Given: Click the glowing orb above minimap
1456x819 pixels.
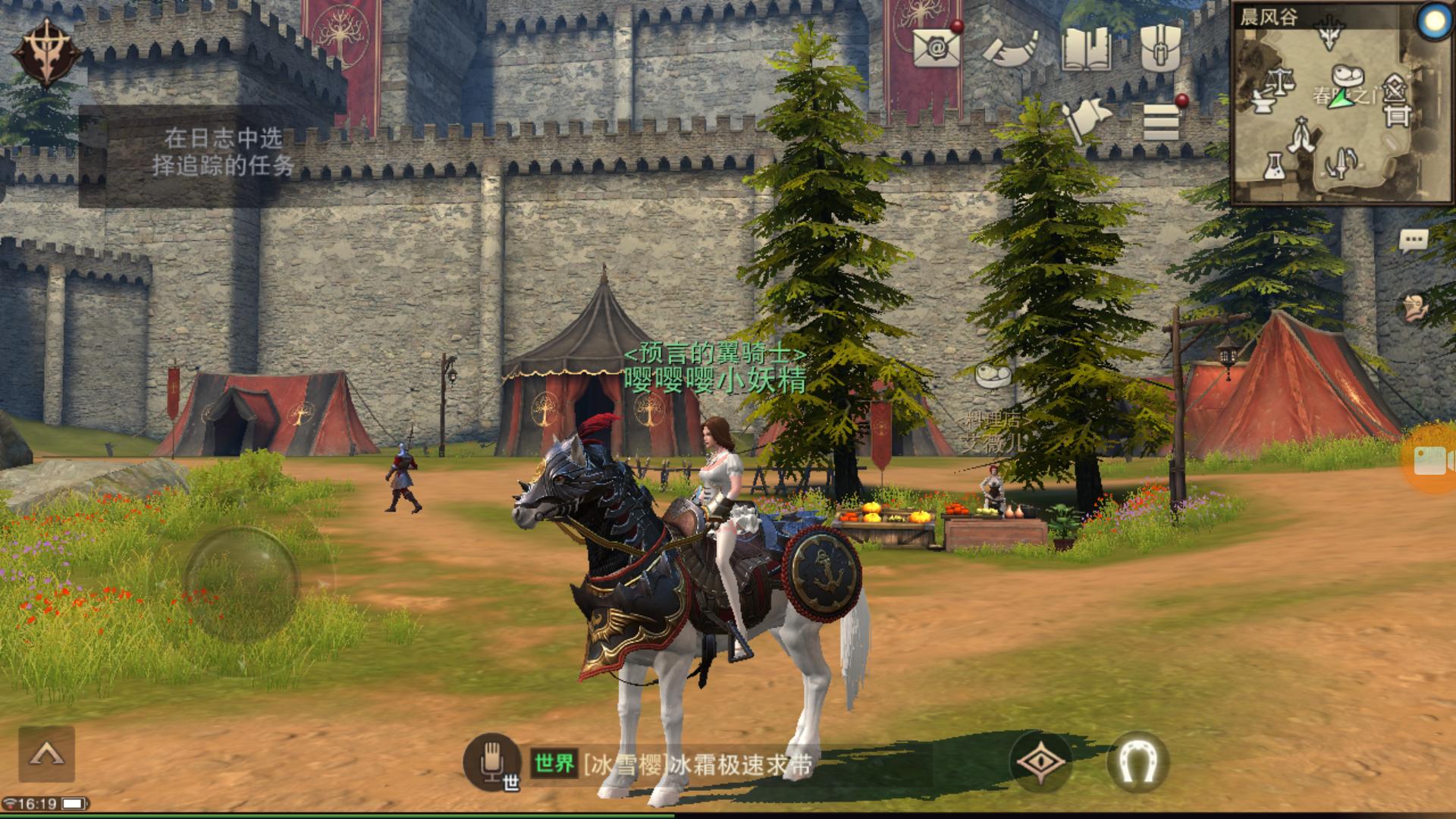Looking at the screenshot, I should [x=1434, y=22].
